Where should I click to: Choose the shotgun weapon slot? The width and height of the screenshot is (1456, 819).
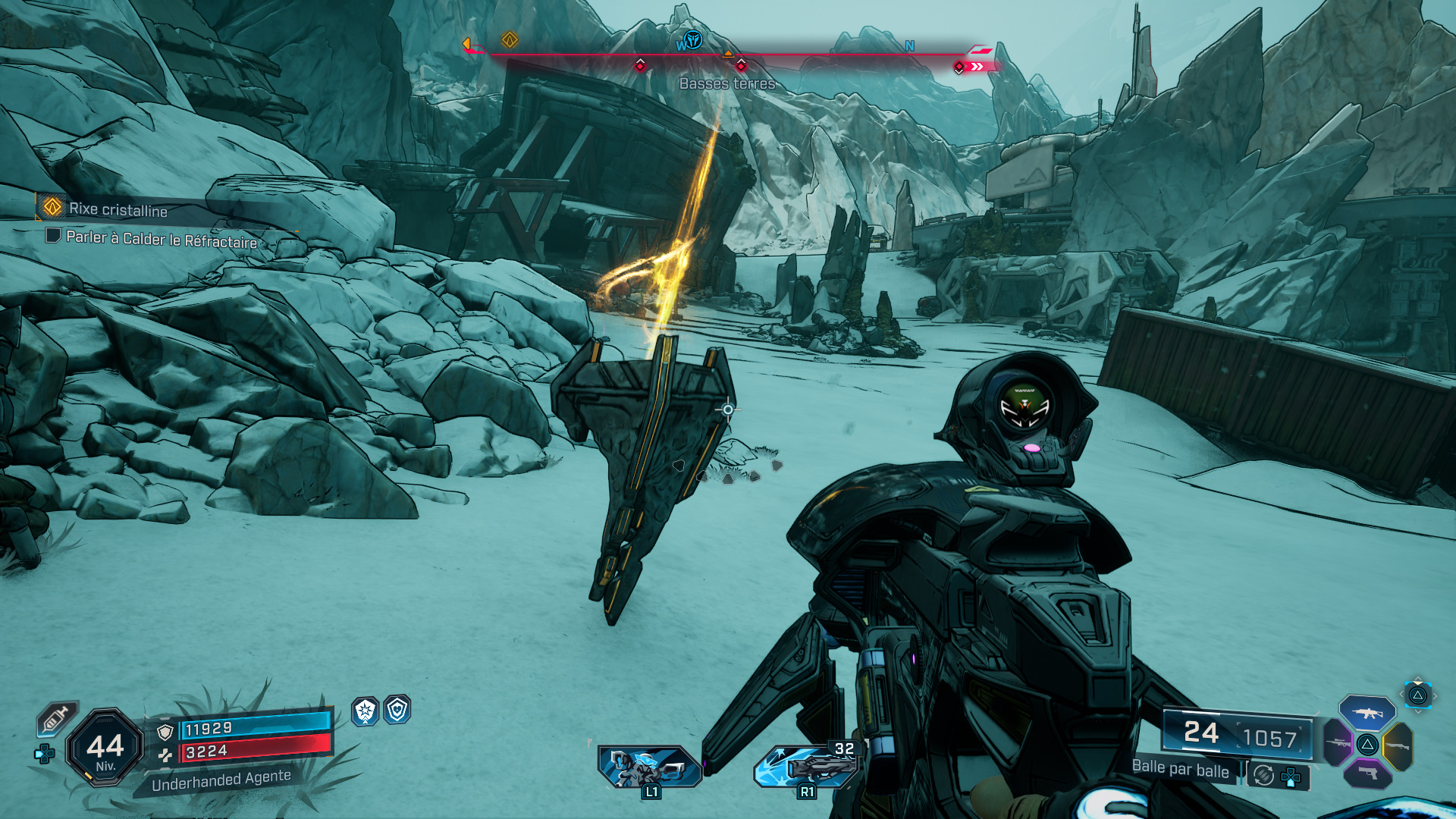coord(1398,746)
